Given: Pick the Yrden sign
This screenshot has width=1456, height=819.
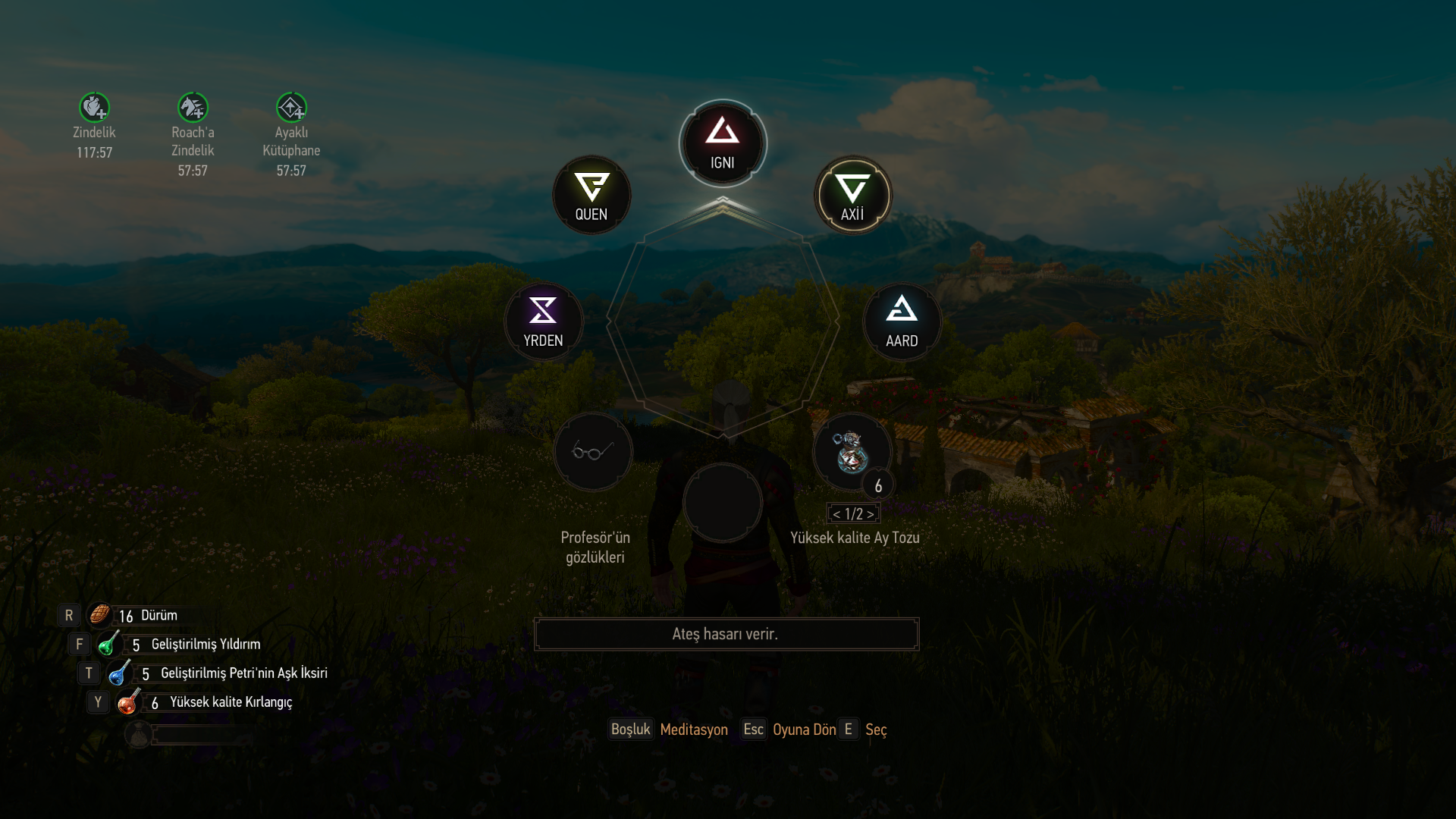Looking at the screenshot, I should 543,322.
